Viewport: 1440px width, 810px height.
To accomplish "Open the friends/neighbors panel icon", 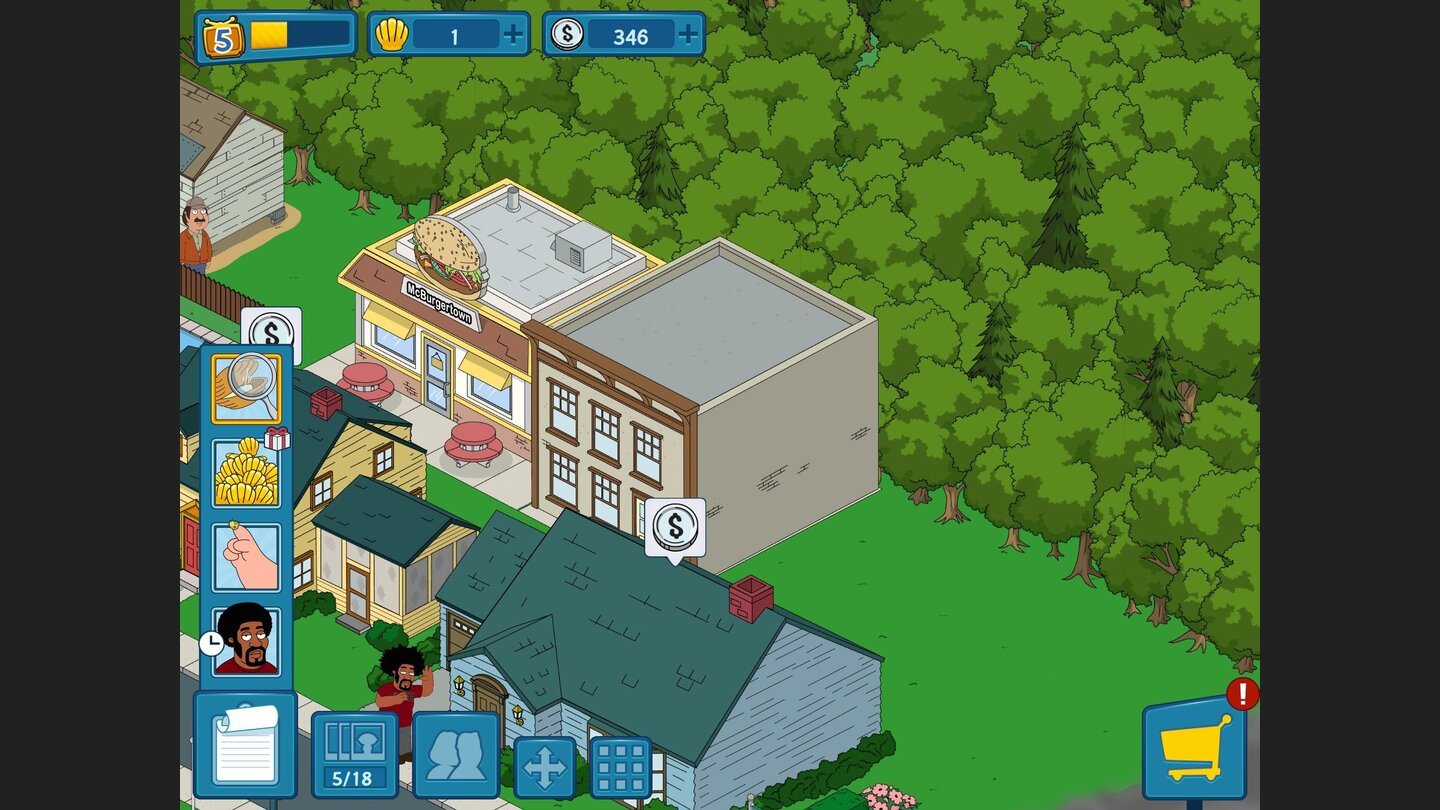I will pyautogui.click(x=458, y=757).
